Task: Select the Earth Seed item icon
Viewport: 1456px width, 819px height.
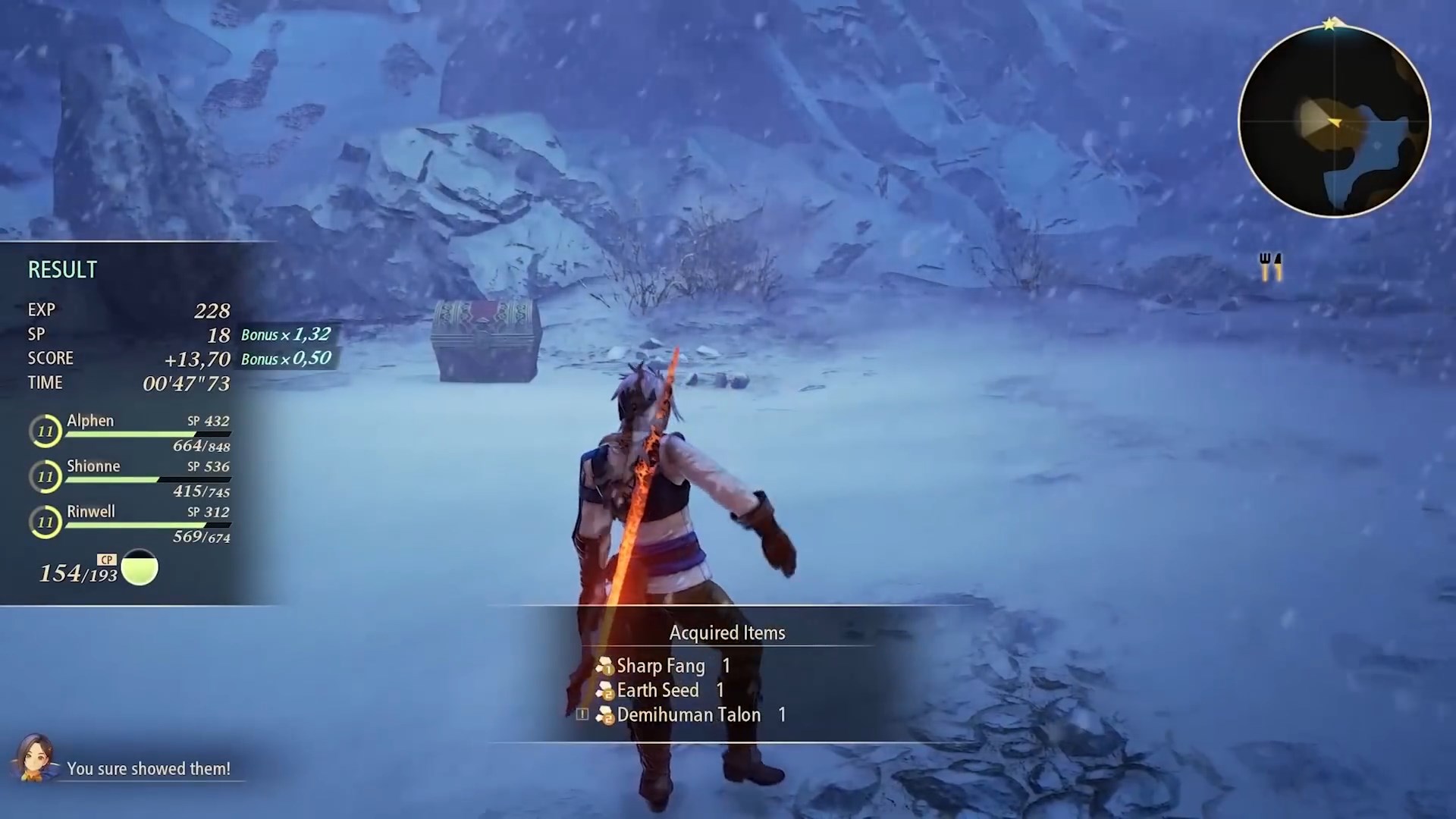Action: 605,691
